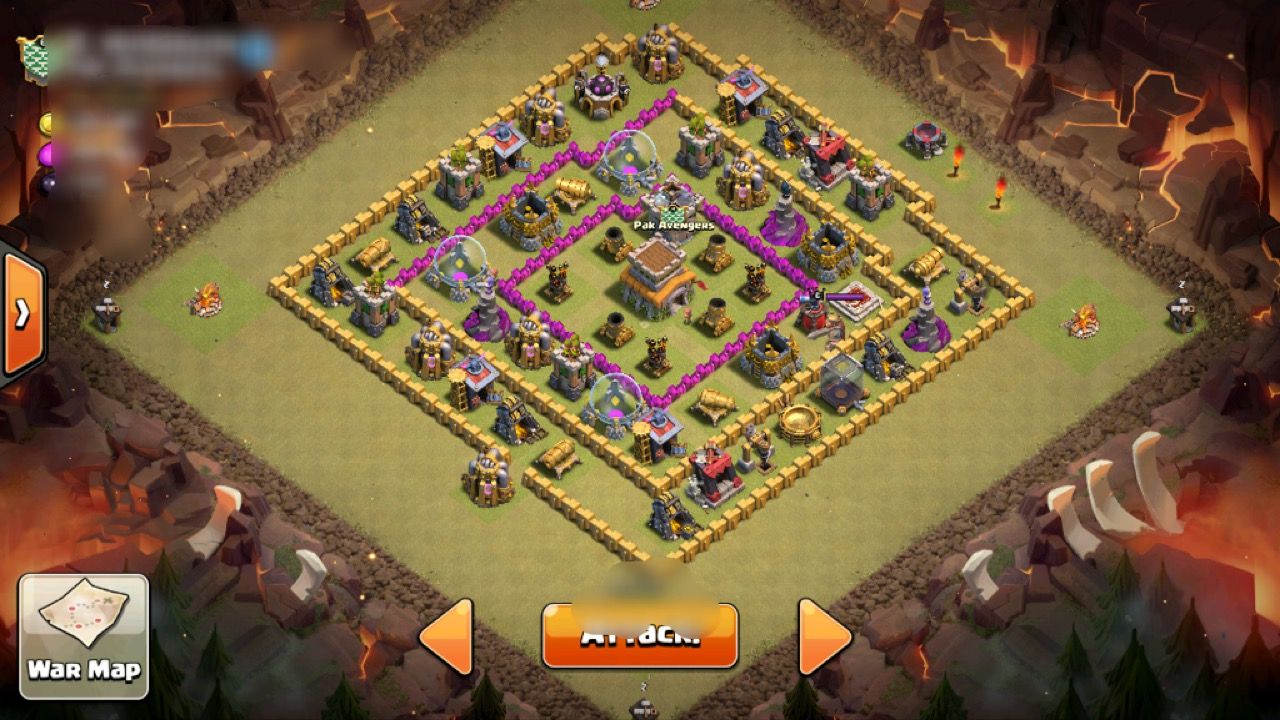Show the next enemy base

824,636
